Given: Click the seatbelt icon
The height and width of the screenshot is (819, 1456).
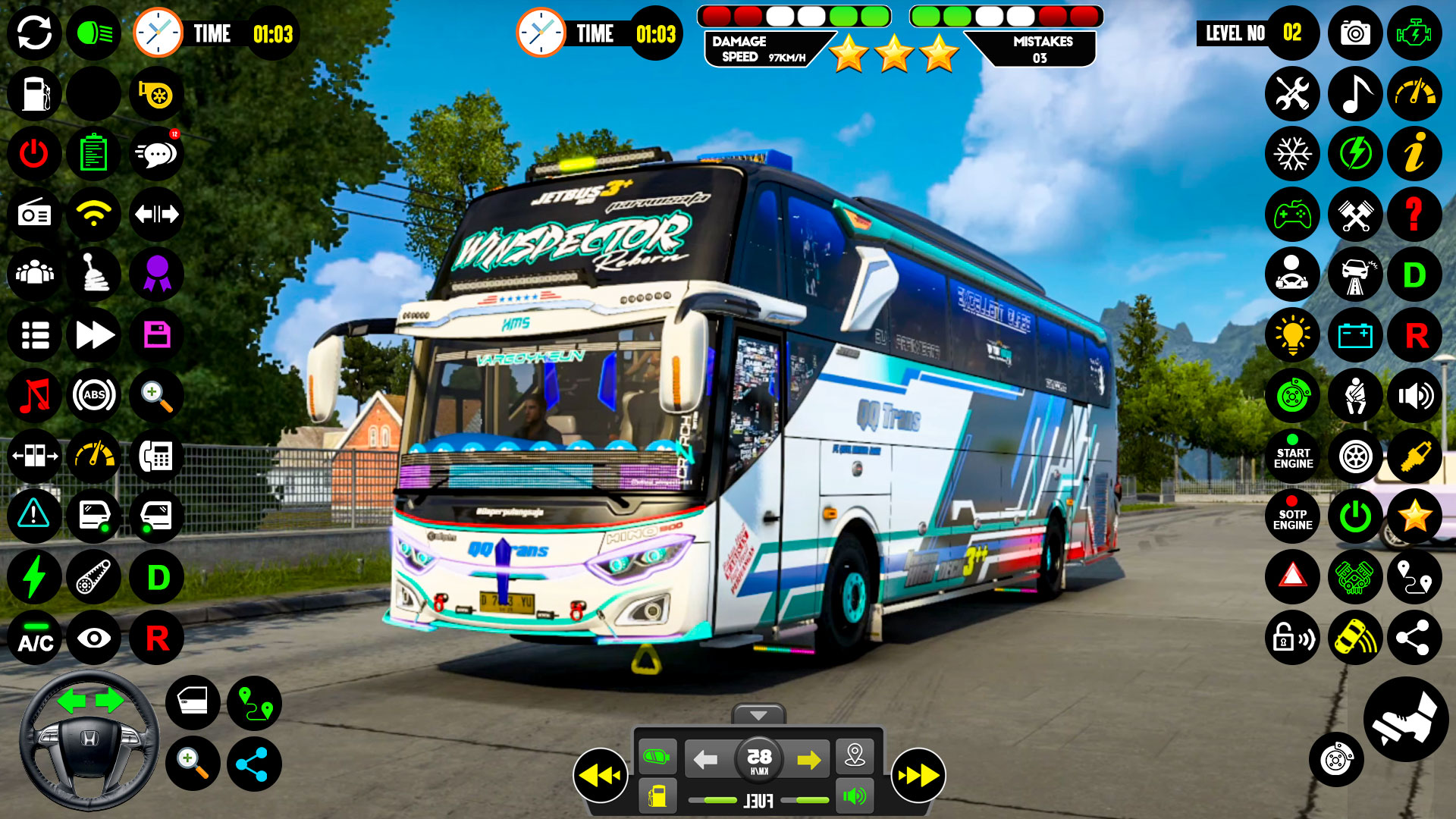Looking at the screenshot, I should pyautogui.click(x=1354, y=395).
